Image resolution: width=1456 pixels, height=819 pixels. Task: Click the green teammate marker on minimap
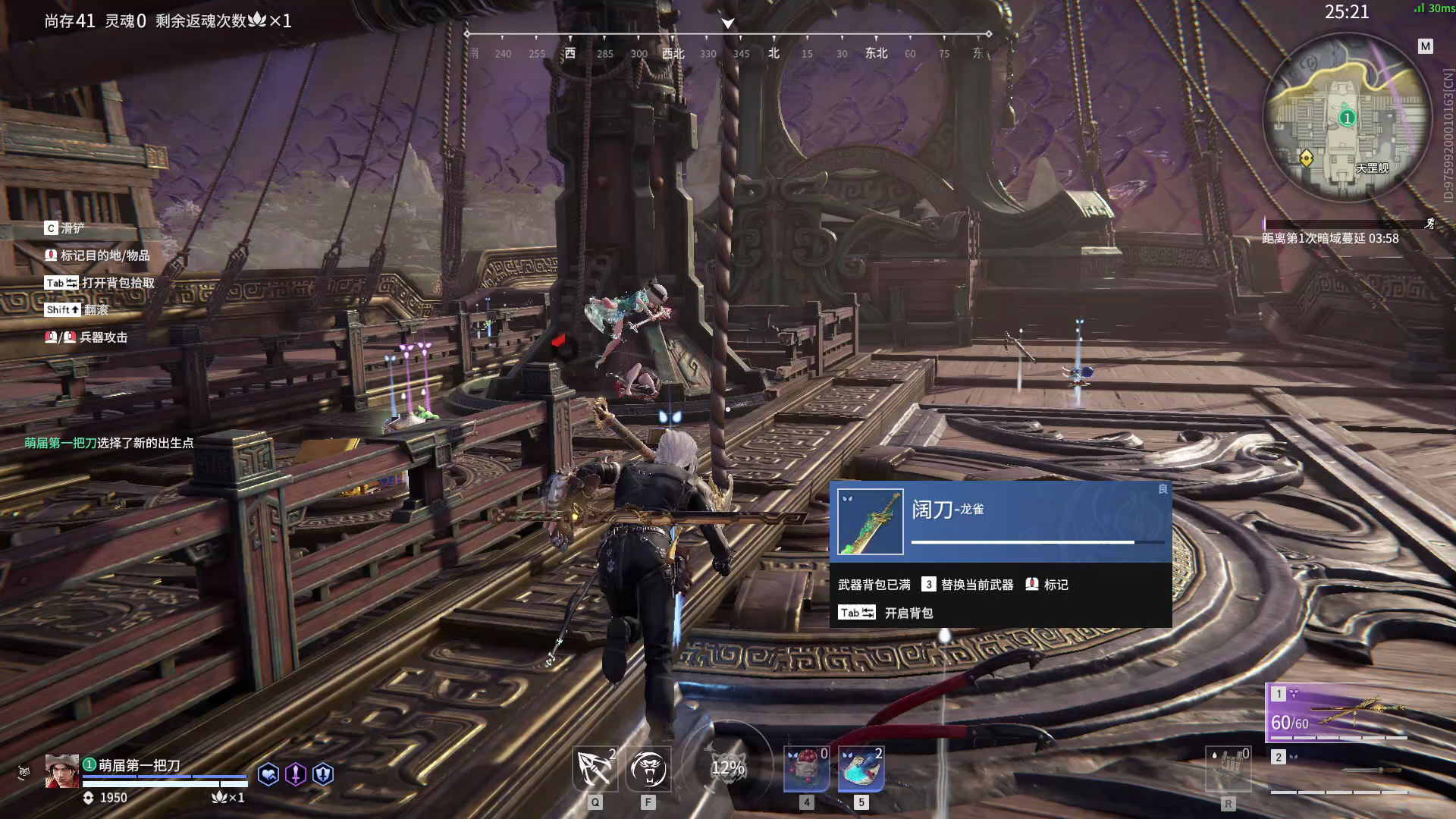[1347, 118]
